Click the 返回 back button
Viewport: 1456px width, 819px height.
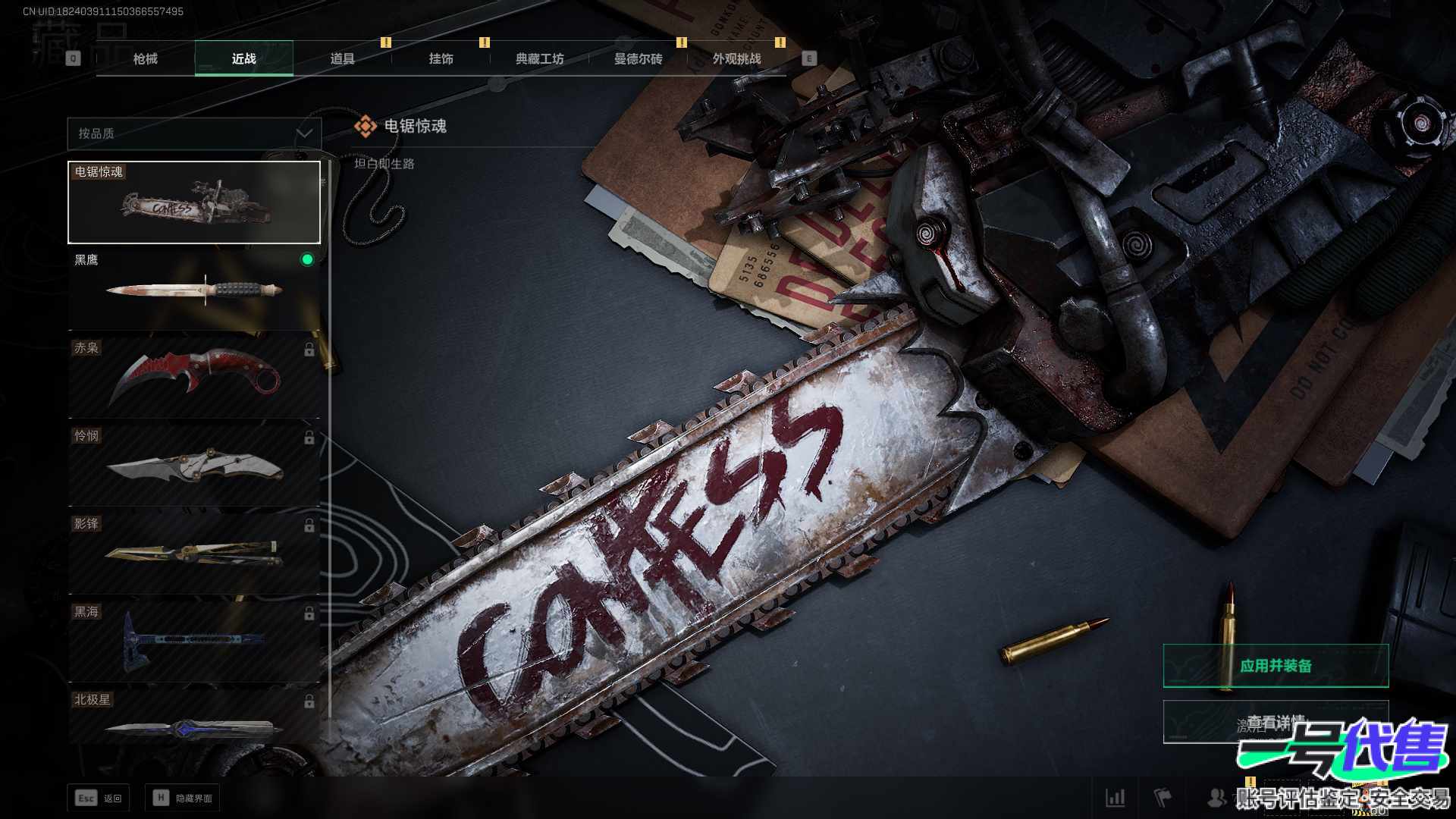click(x=99, y=798)
